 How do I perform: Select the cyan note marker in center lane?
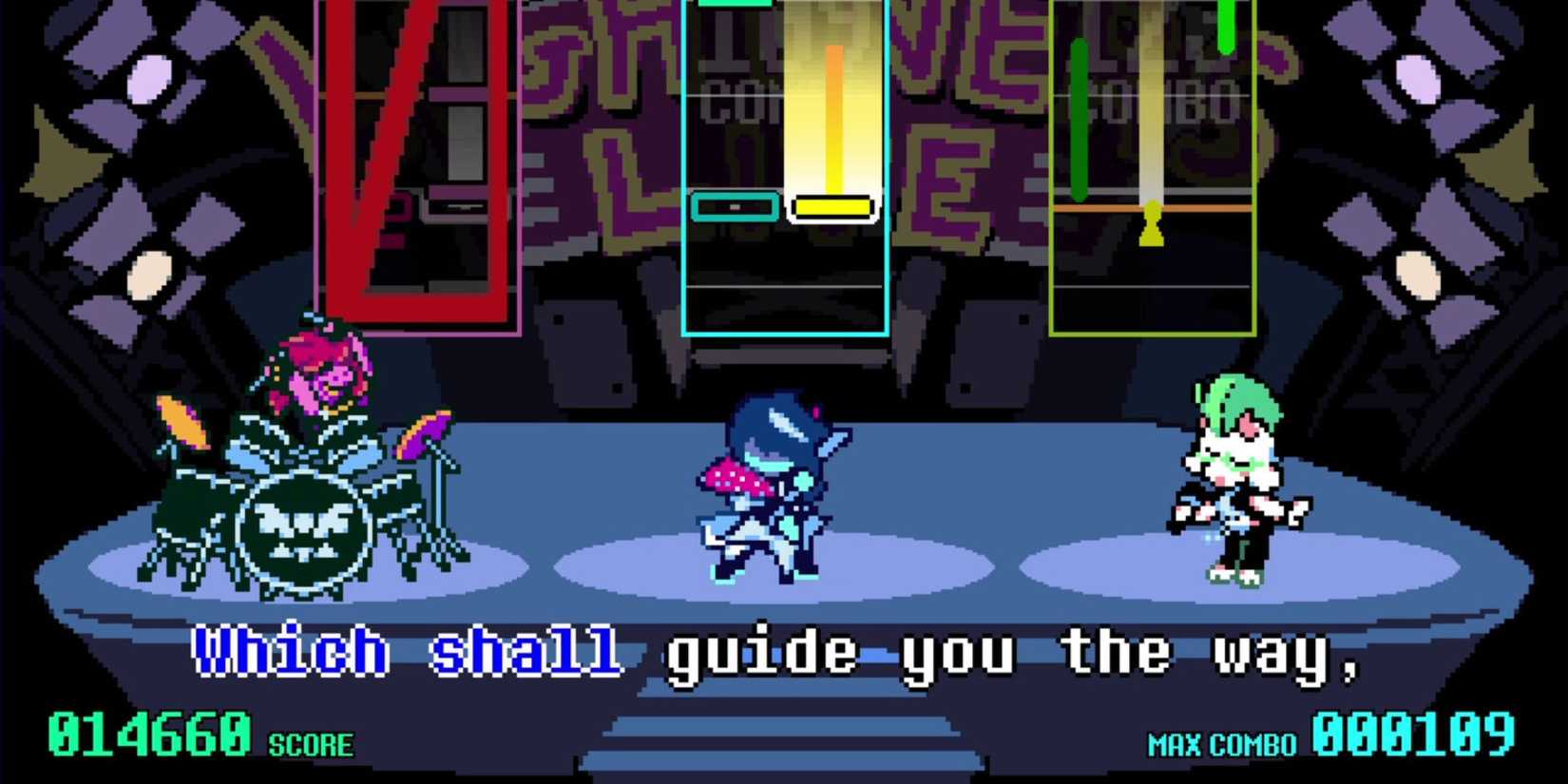(x=735, y=206)
